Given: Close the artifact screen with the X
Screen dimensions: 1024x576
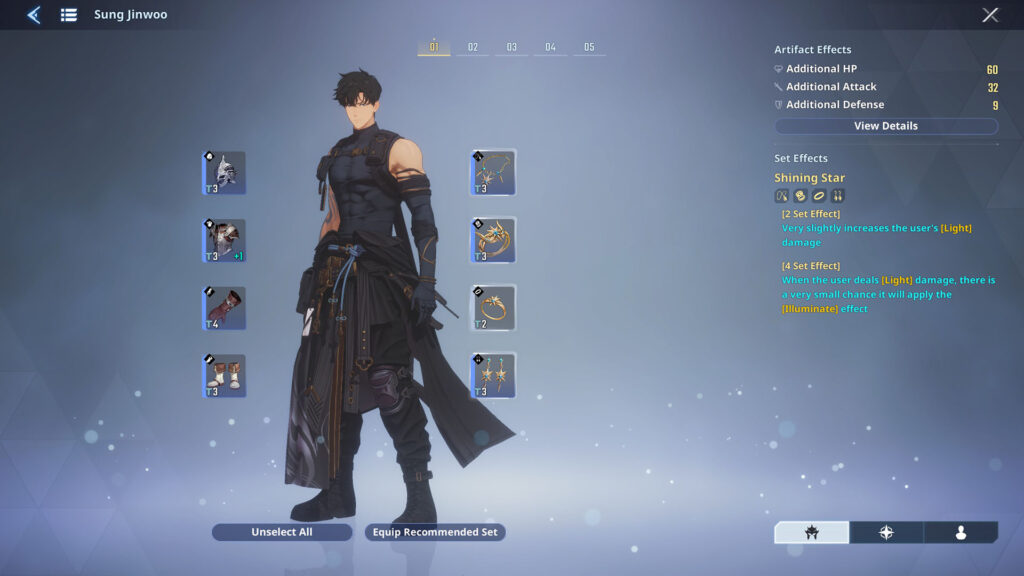Looking at the screenshot, I should 990,15.
